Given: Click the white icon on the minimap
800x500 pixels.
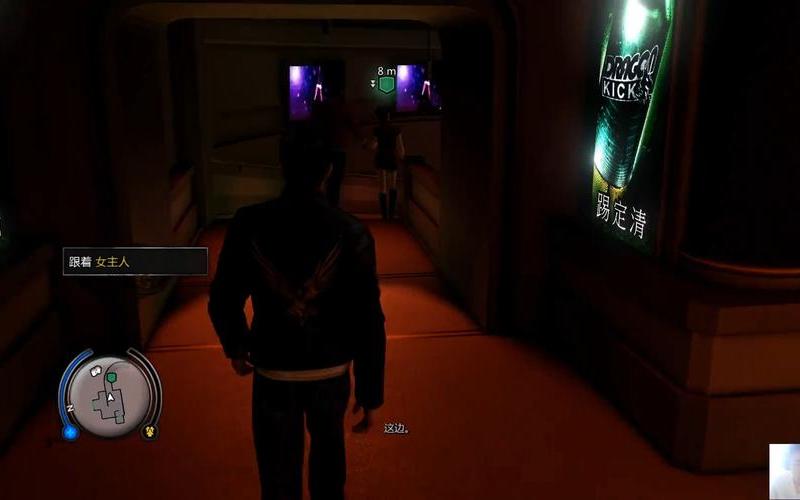Looking at the screenshot, I should 98,372.
